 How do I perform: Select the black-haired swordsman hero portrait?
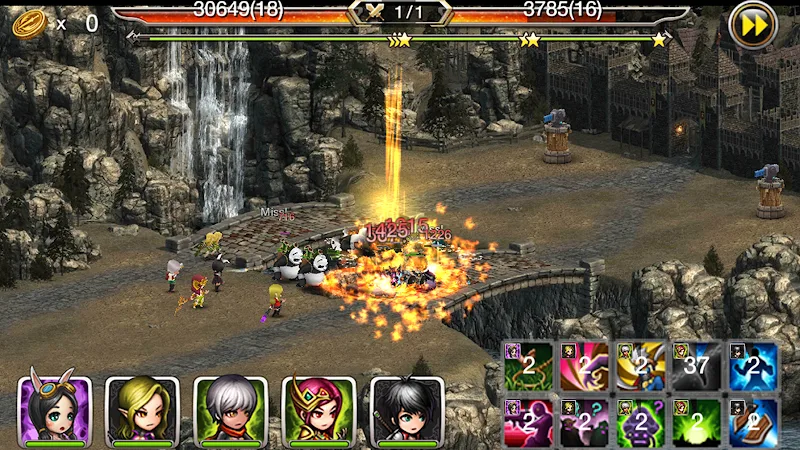(407, 410)
